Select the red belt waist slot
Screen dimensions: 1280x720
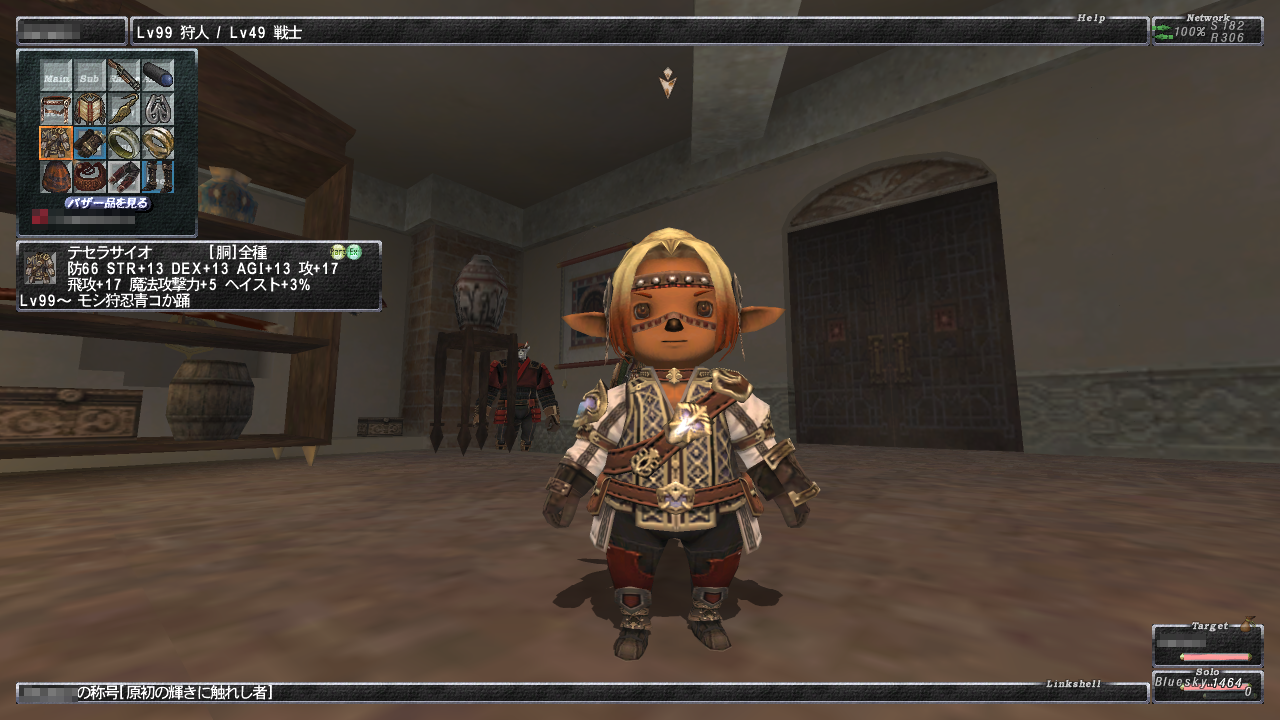pos(90,177)
